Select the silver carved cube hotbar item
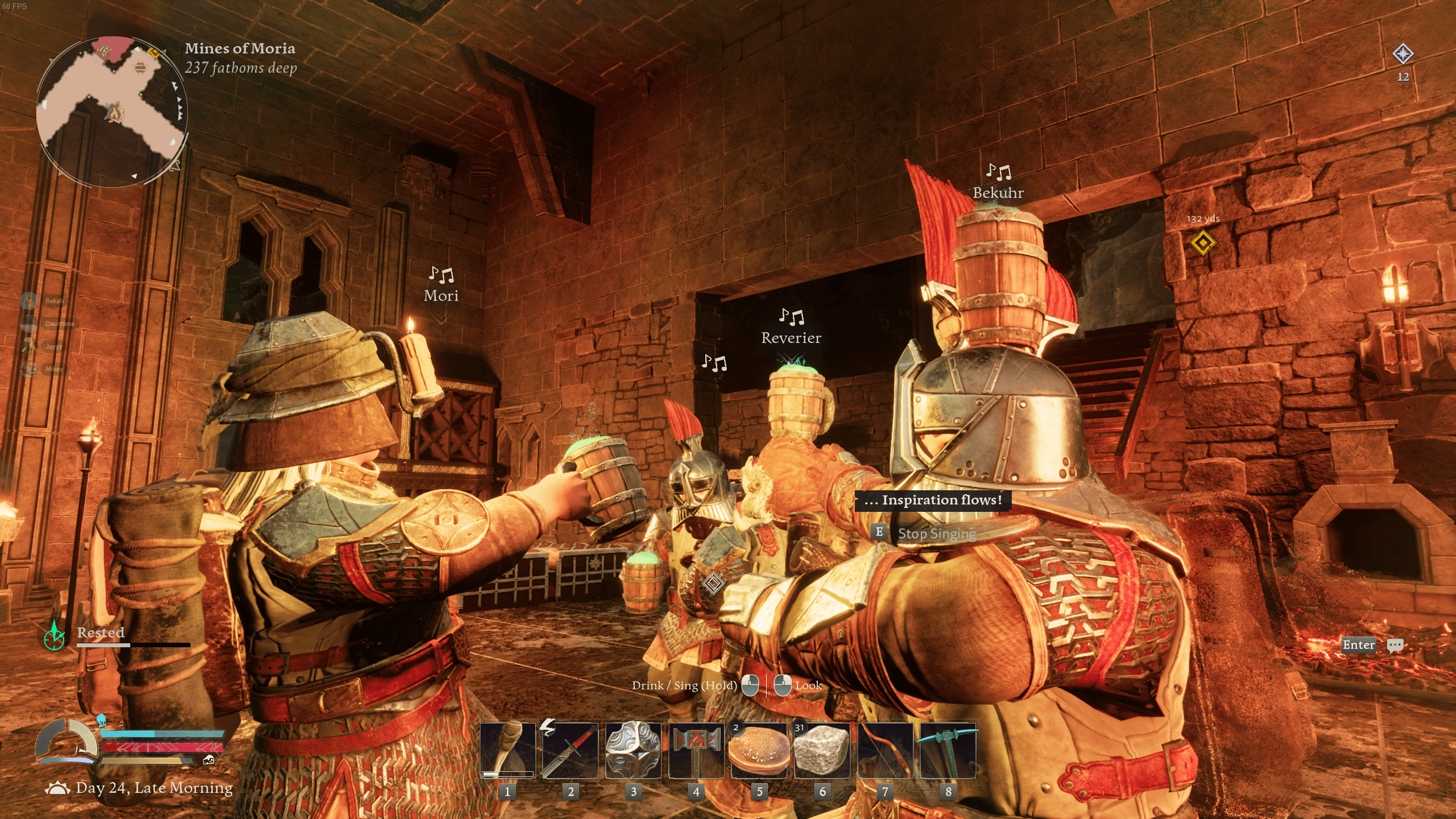This screenshot has height=819, width=1456. pos(633,751)
